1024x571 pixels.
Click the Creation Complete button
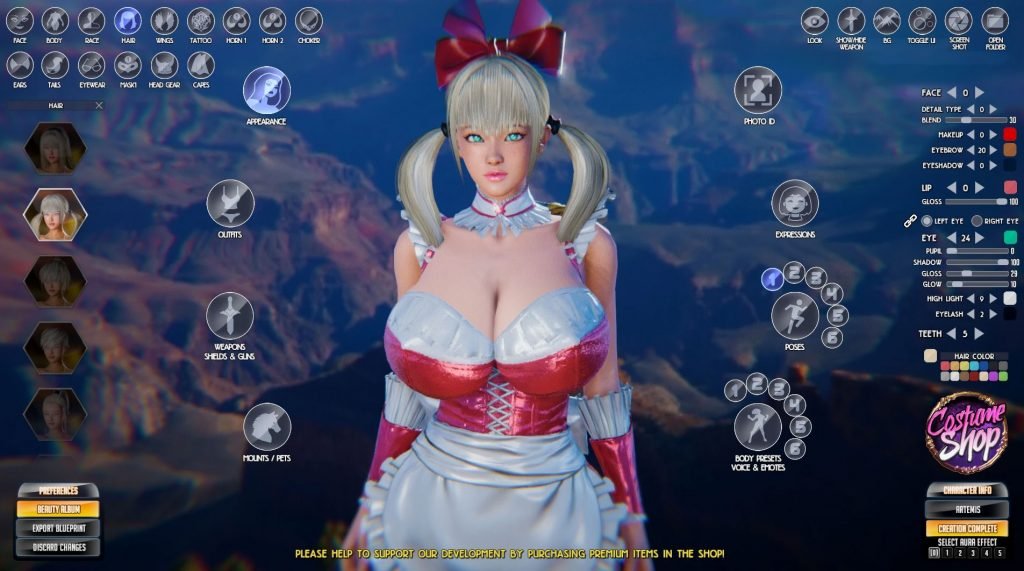[x=966, y=529]
